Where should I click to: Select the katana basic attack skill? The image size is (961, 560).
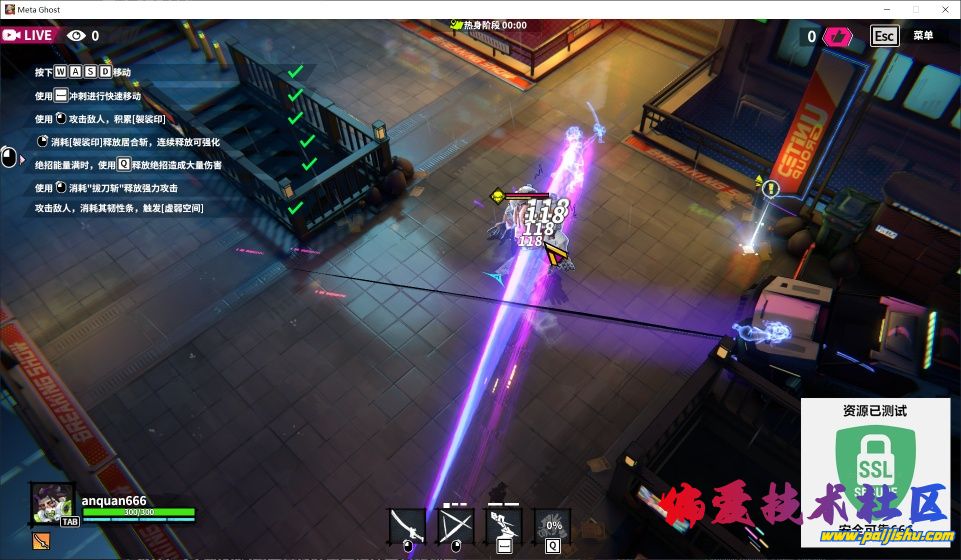407,525
